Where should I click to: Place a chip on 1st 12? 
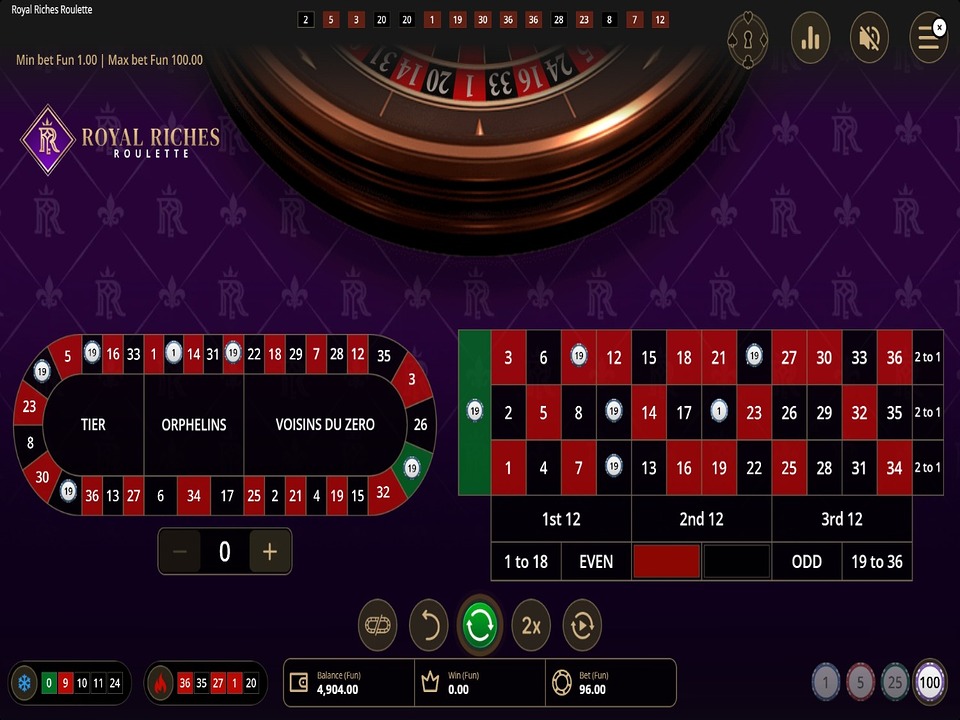pyautogui.click(x=560, y=519)
